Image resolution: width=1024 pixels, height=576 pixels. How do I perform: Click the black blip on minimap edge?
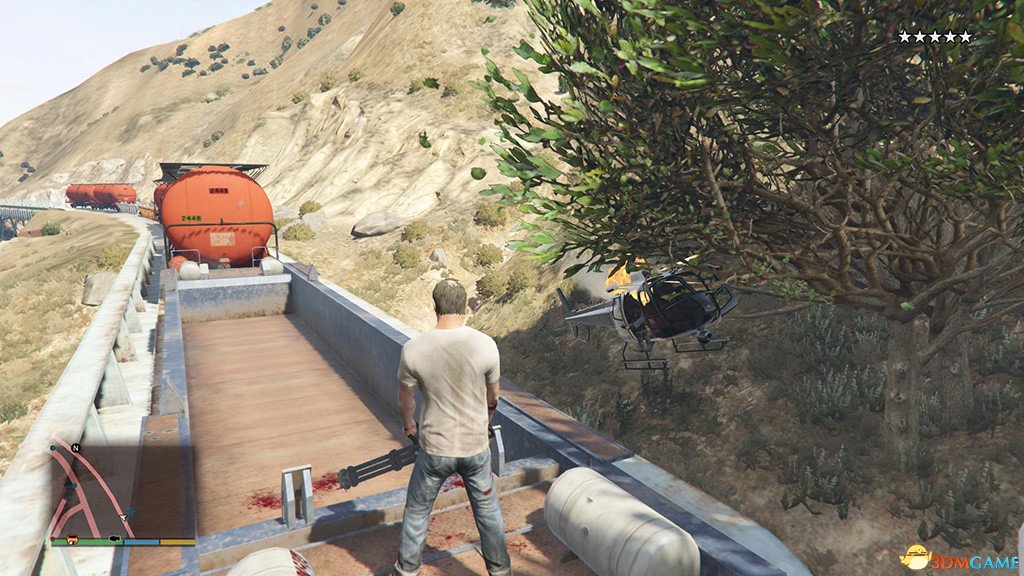pos(116,540)
